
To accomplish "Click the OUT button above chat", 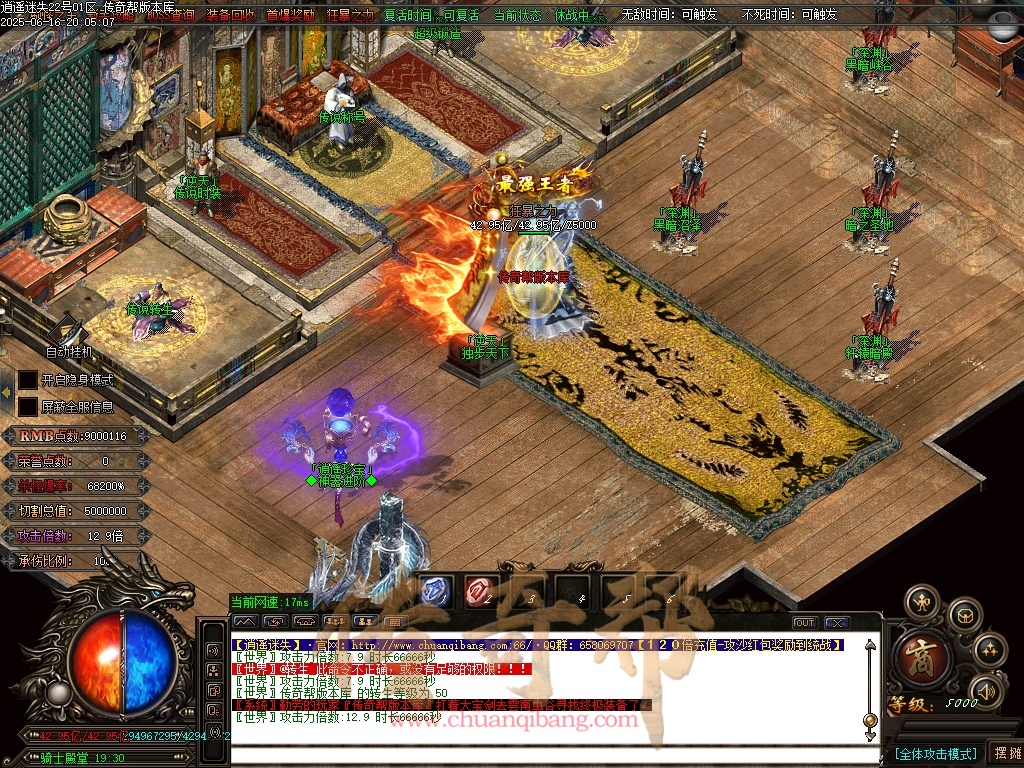I will click(805, 623).
